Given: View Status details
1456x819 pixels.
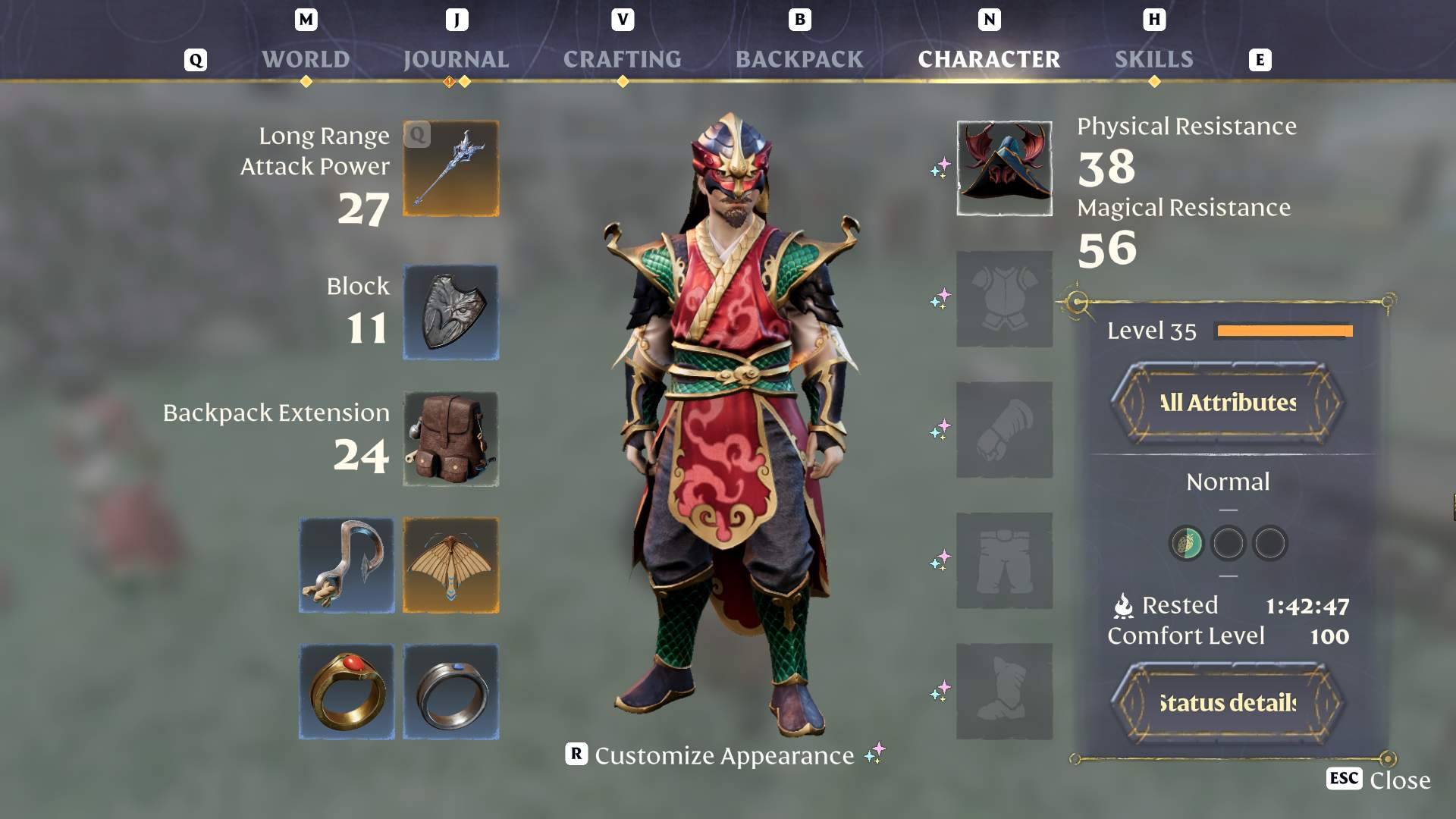Looking at the screenshot, I should 1227,703.
